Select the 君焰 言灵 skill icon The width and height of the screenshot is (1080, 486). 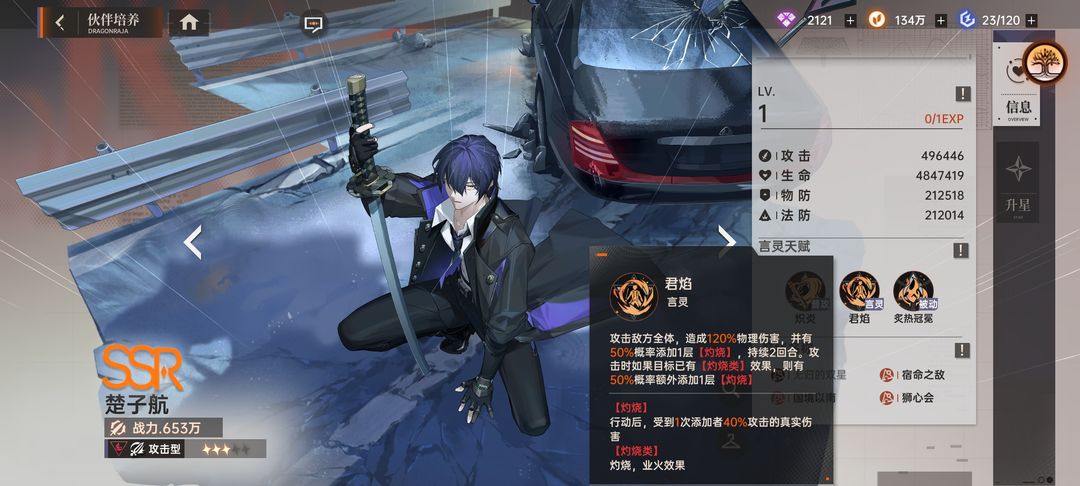pos(859,291)
